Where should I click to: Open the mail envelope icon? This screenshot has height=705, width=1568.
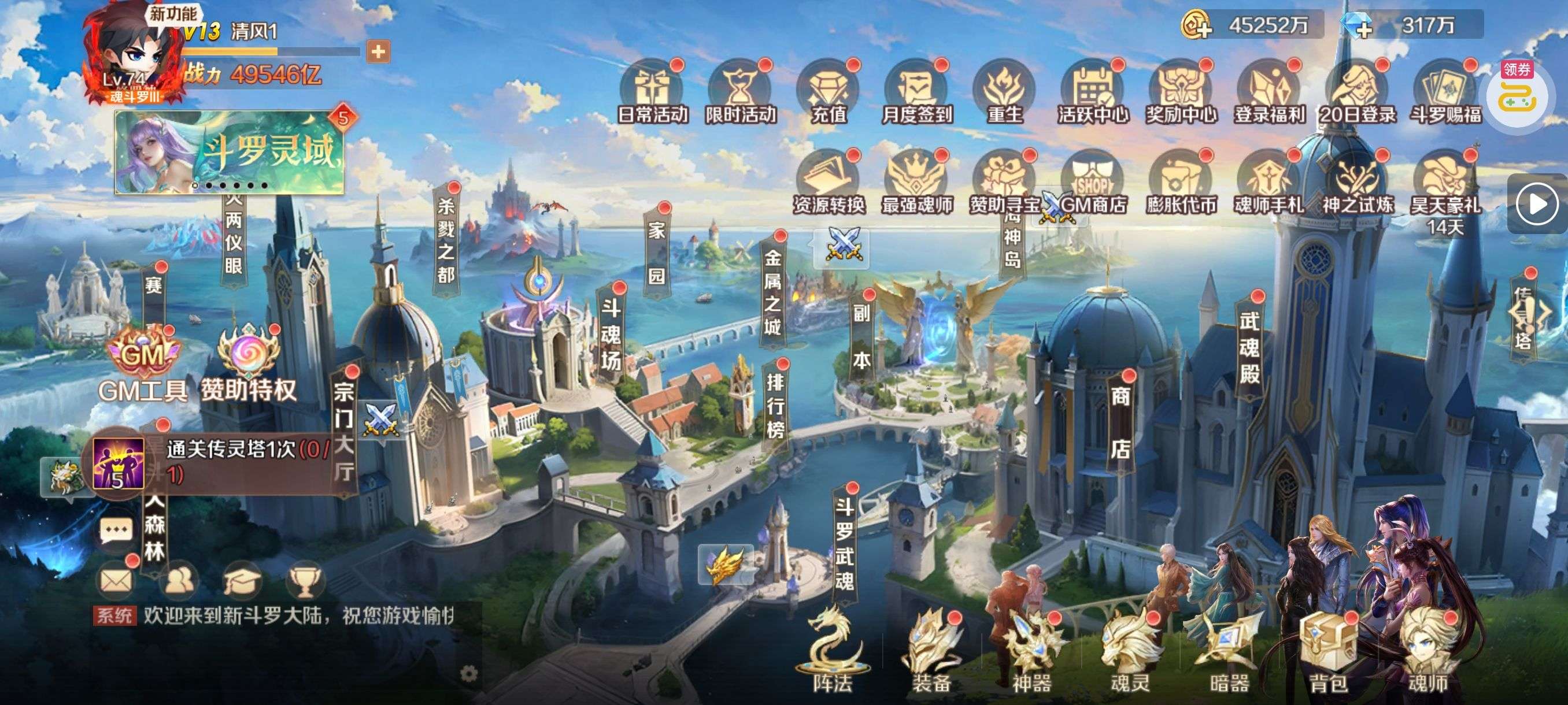click(116, 580)
